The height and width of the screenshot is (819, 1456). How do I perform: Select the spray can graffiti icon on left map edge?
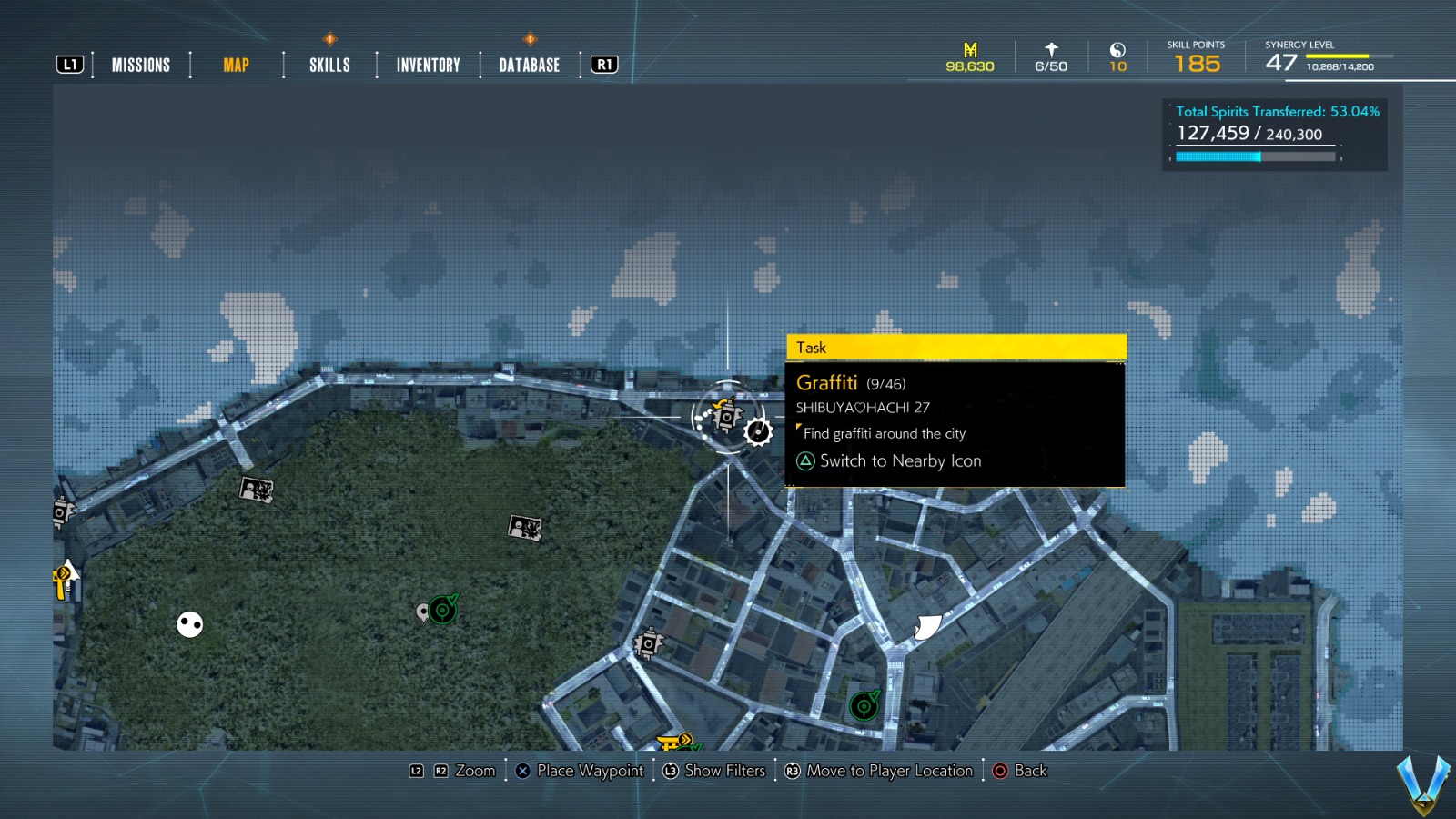[60, 514]
